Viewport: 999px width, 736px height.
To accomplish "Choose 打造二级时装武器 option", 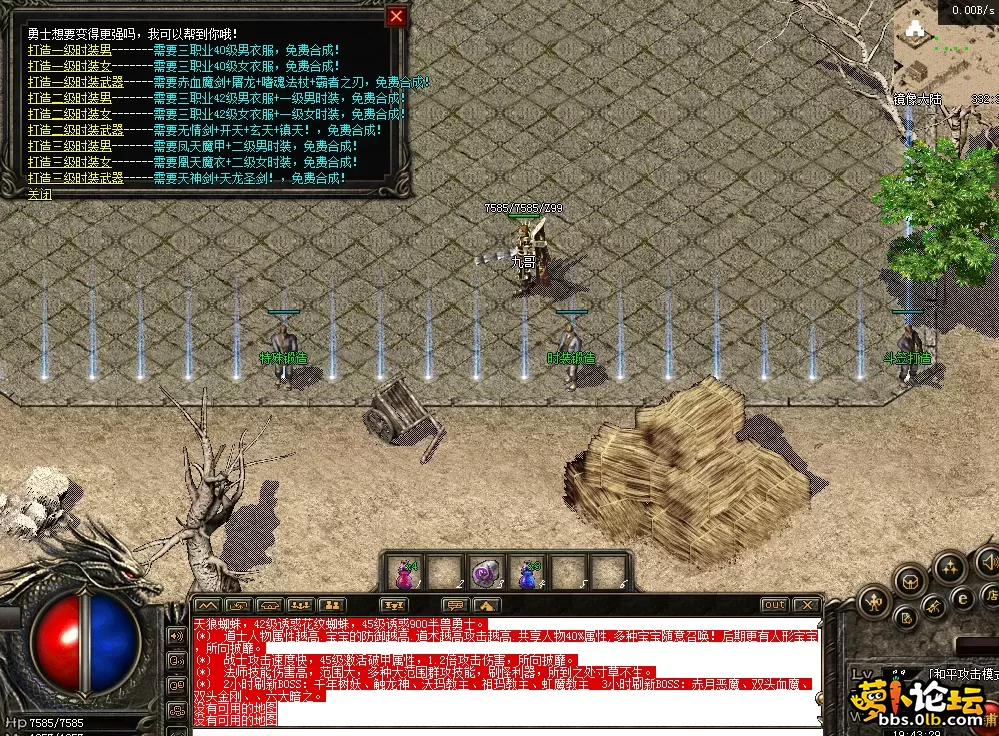I will click(76, 130).
